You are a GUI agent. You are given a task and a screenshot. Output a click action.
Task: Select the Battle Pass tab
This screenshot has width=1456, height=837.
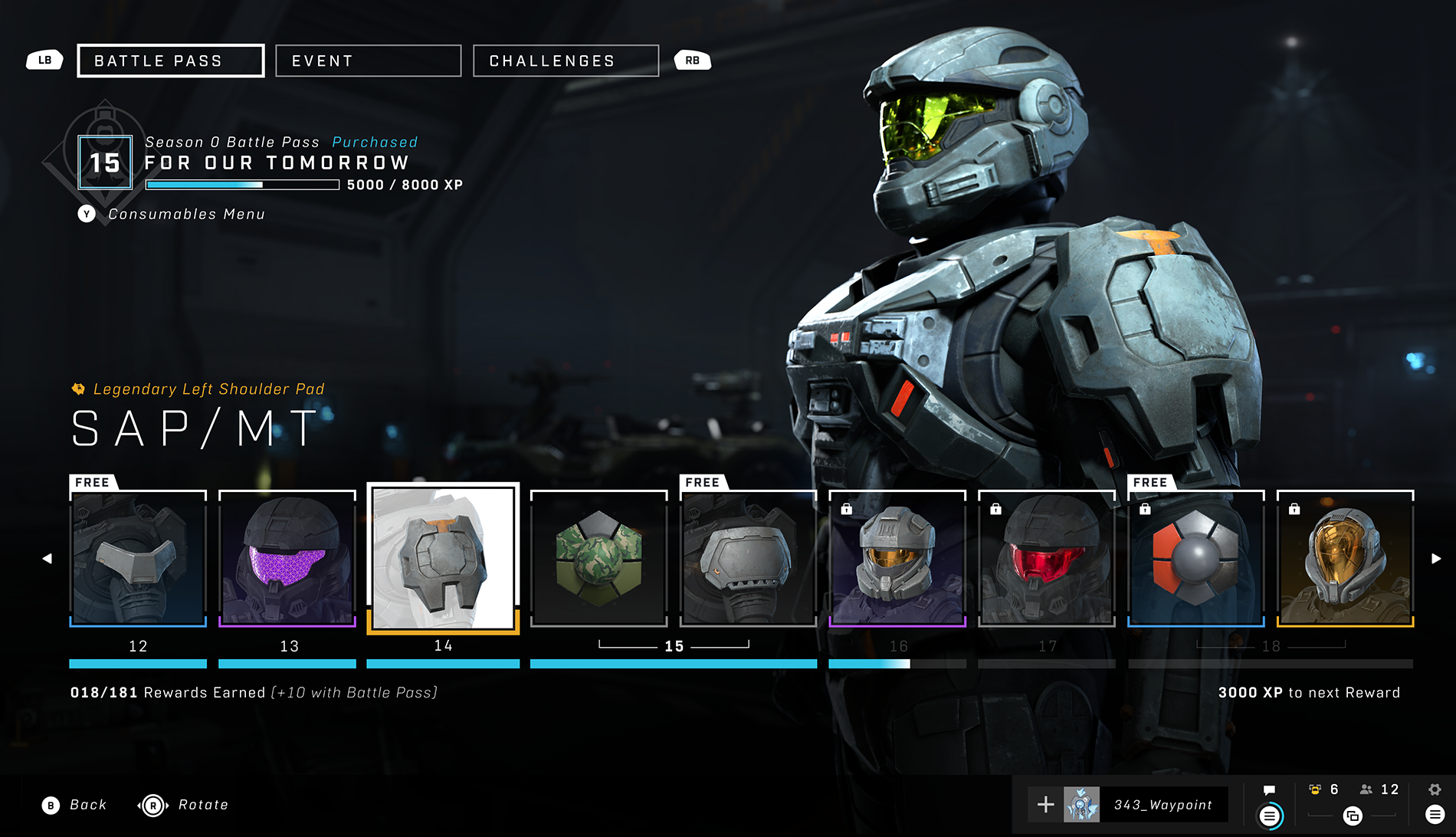point(170,61)
